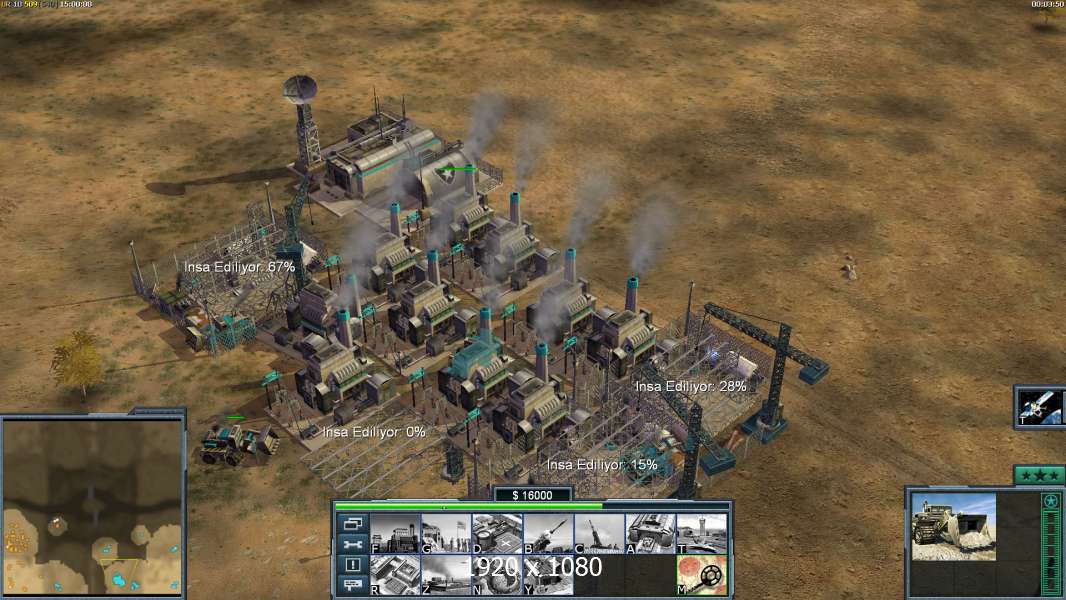Choose the supply center build icon (D)

497,533
